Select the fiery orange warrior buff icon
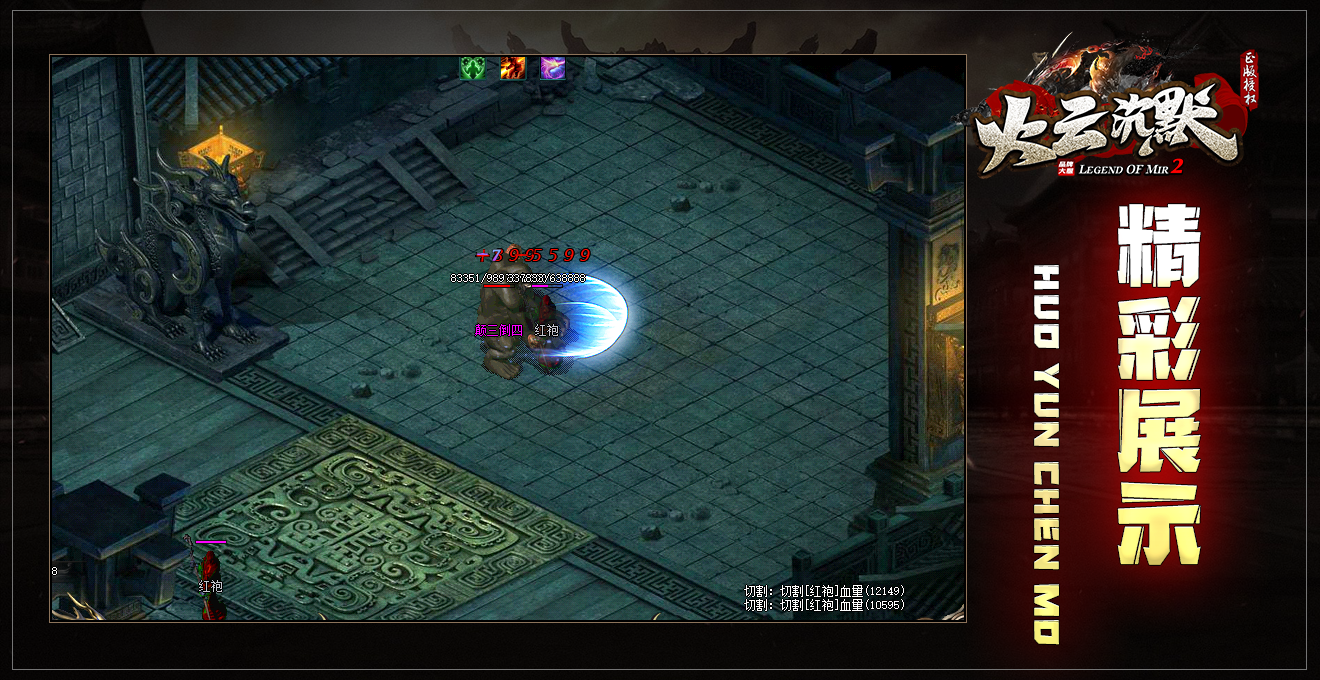 [513, 68]
